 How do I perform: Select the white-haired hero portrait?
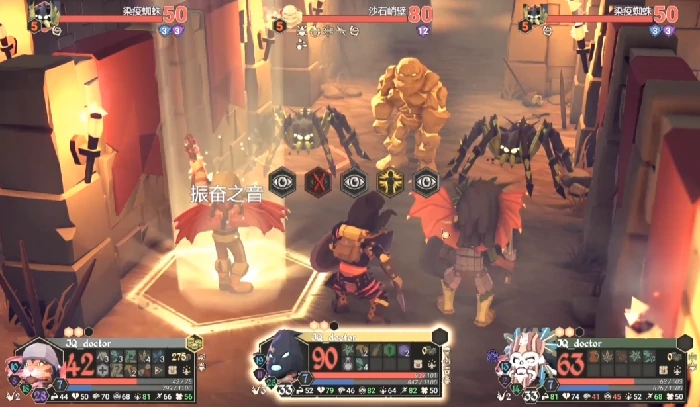527,358
